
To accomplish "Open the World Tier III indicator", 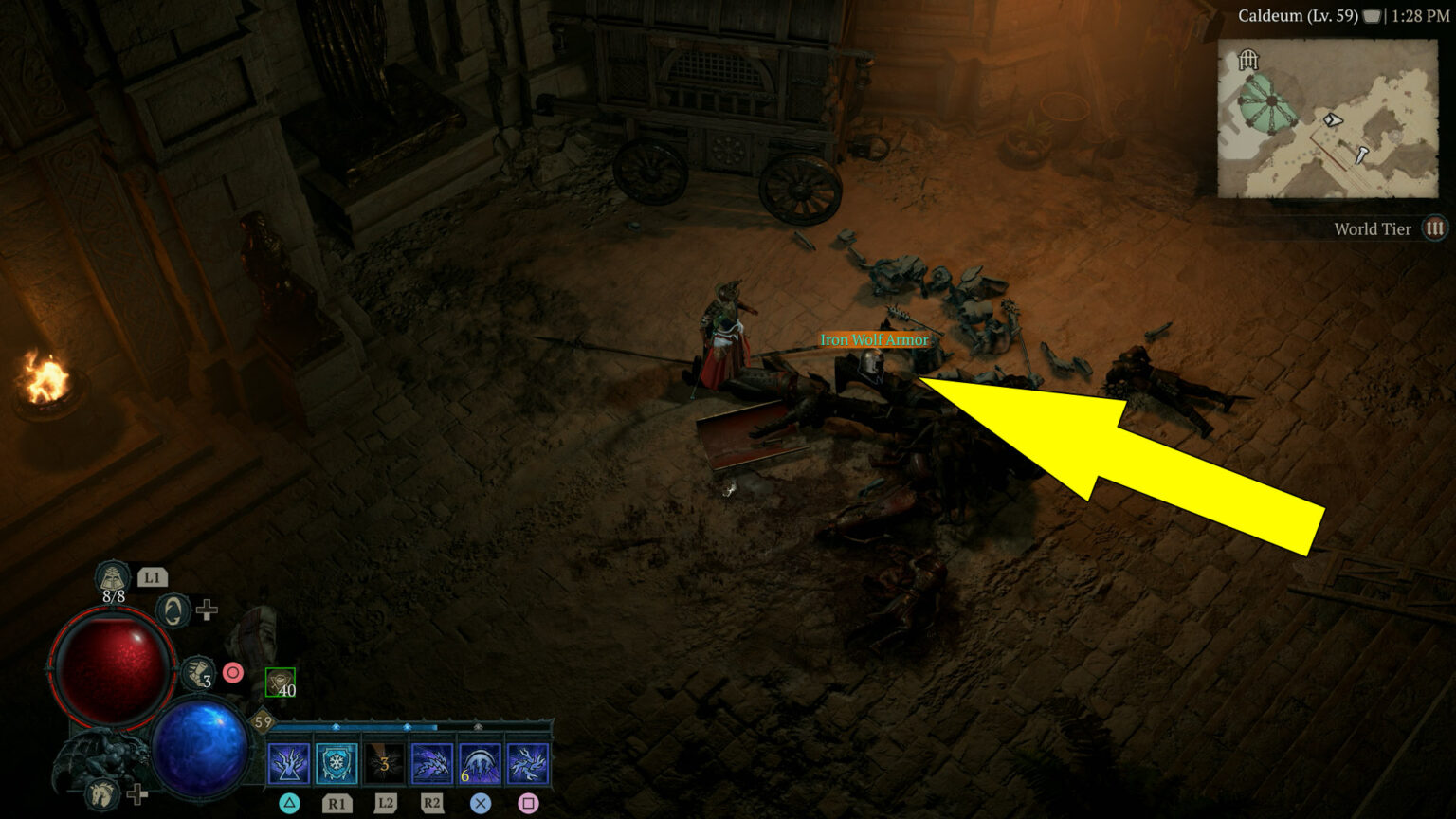I will 1434,227.
